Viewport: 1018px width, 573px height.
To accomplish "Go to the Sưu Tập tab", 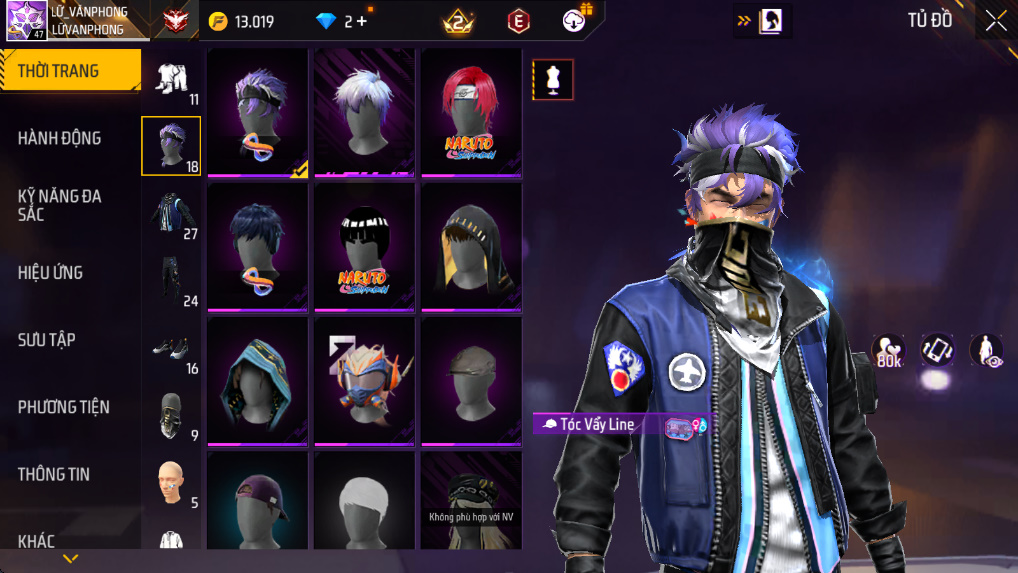I will click(x=47, y=339).
